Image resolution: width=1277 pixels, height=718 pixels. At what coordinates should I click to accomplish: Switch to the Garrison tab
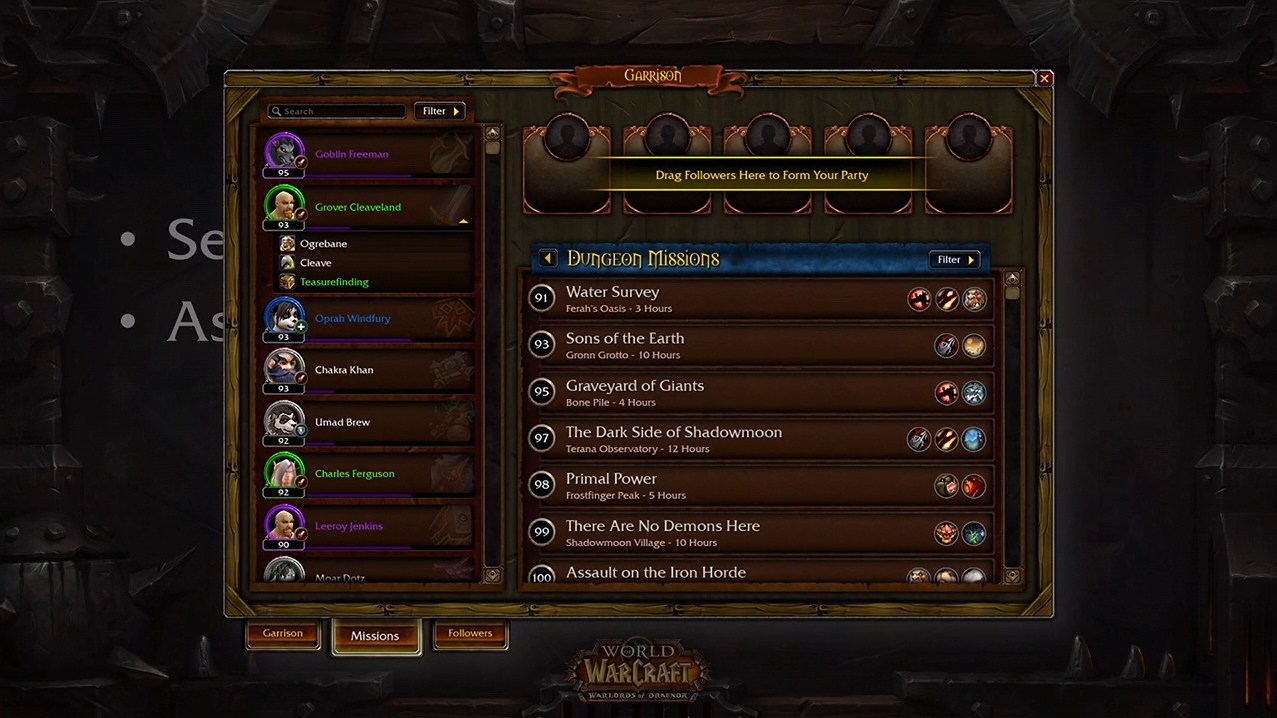pos(283,634)
